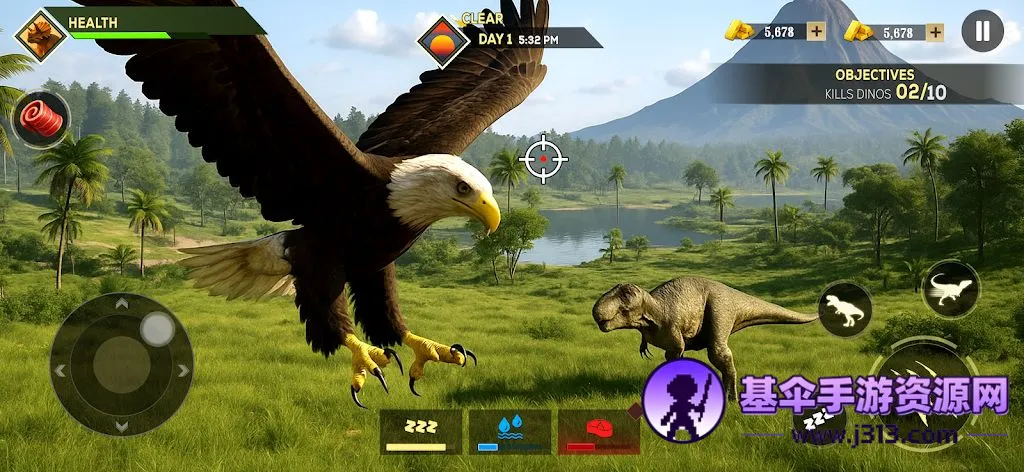The height and width of the screenshot is (472, 1024).
Task: Click the up arrow on the joystick
Action: [121, 304]
